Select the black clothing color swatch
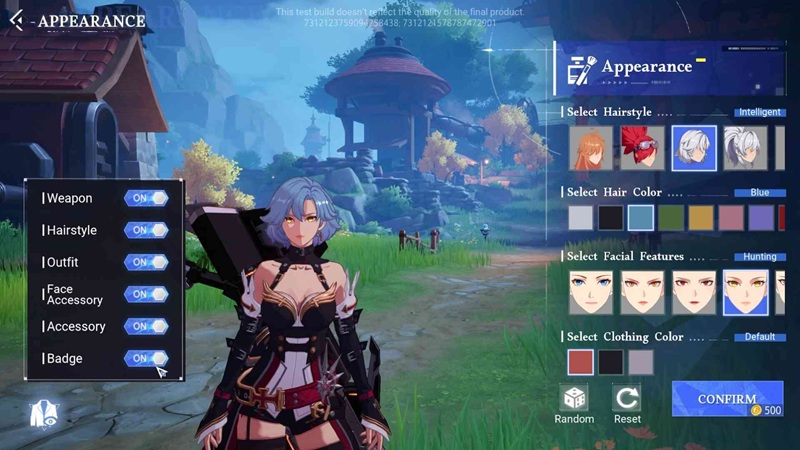This screenshot has height=450, width=800. pos(611,361)
